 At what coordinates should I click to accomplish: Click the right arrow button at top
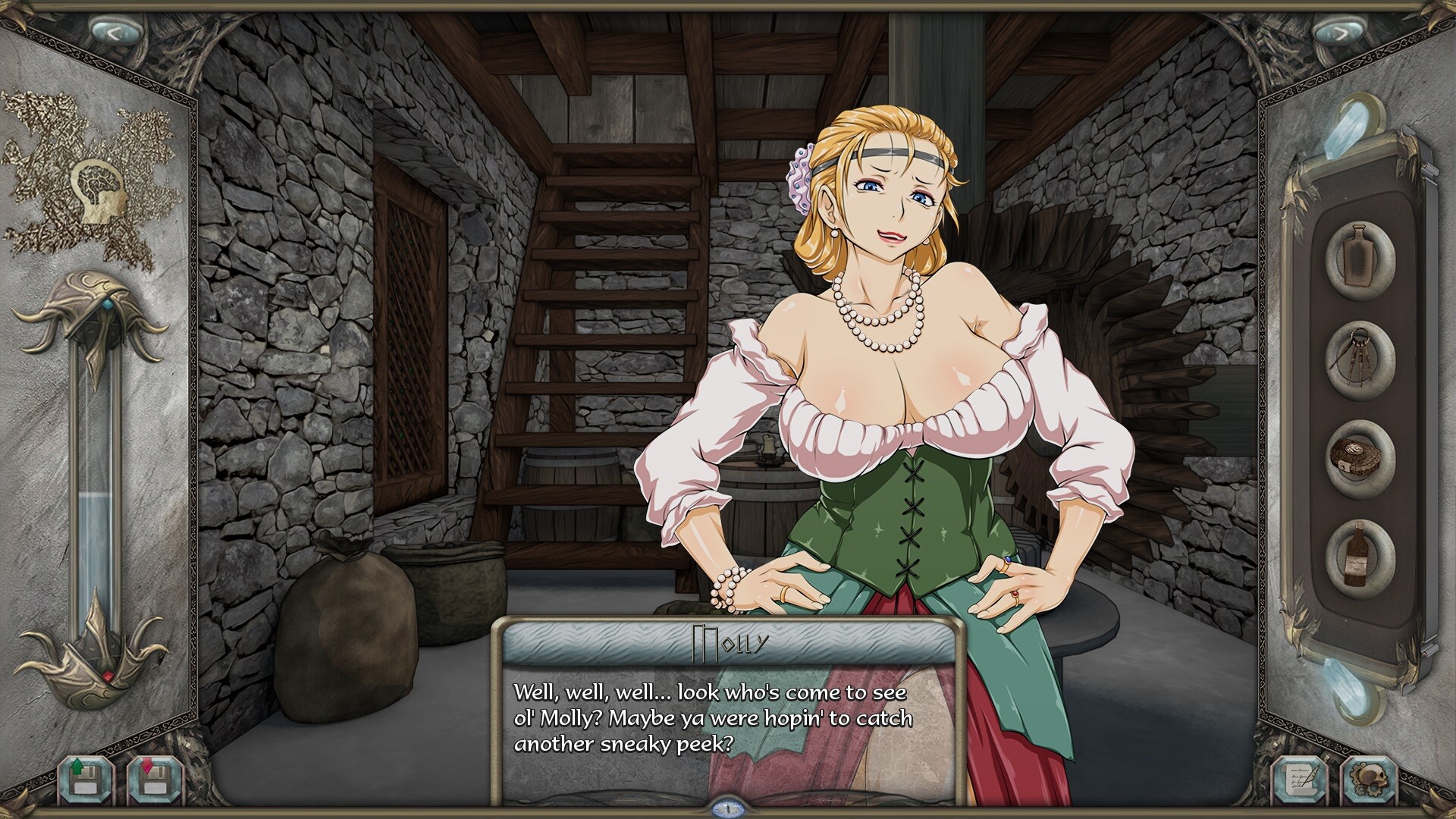pyautogui.click(x=1341, y=33)
